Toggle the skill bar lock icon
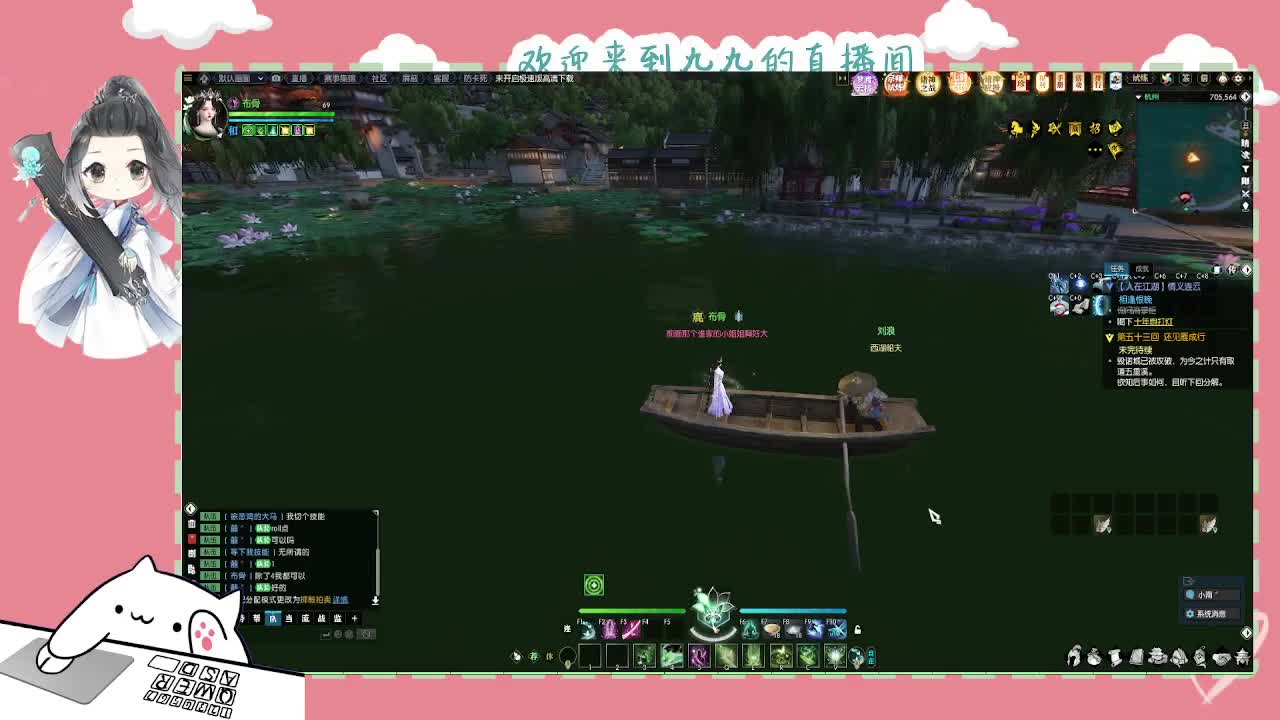Image resolution: width=1280 pixels, height=720 pixels. coord(857,630)
